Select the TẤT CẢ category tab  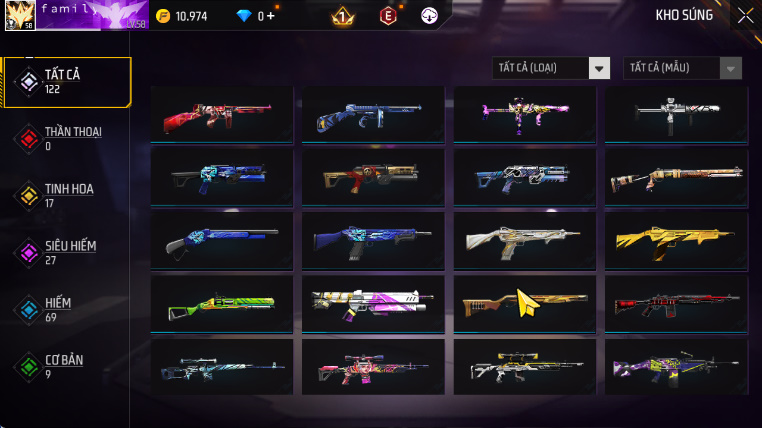(68, 82)
